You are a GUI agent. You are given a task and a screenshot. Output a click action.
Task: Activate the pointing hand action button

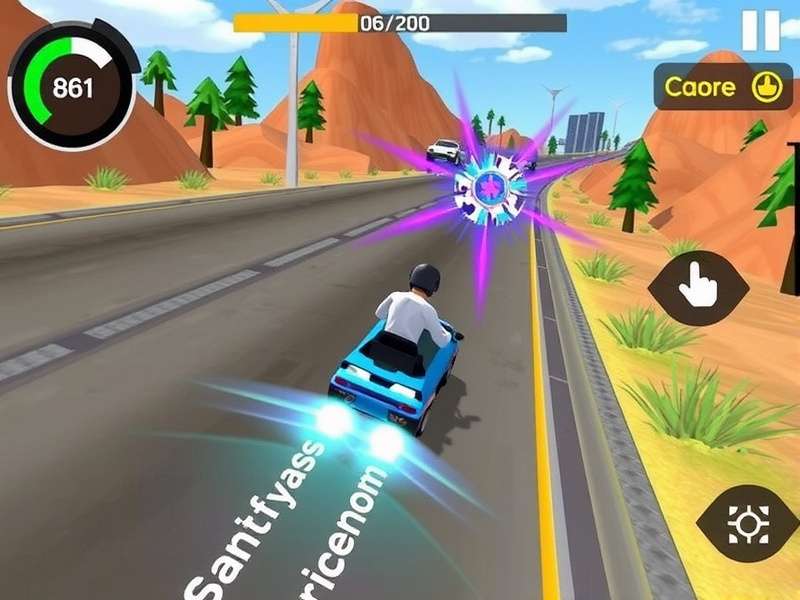click(698, 288)
